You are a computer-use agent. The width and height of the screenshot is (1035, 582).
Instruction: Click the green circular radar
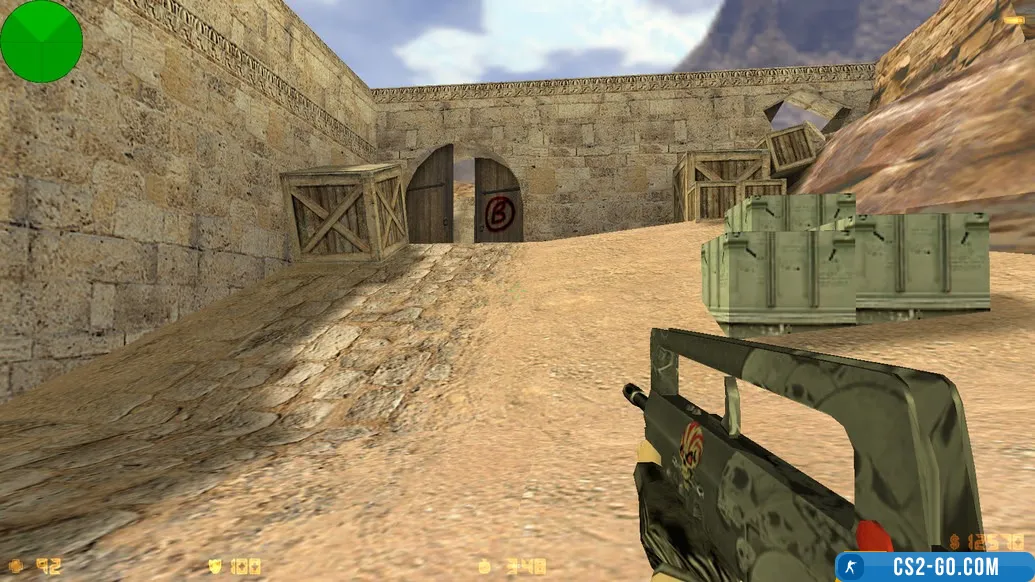[41, 41]
